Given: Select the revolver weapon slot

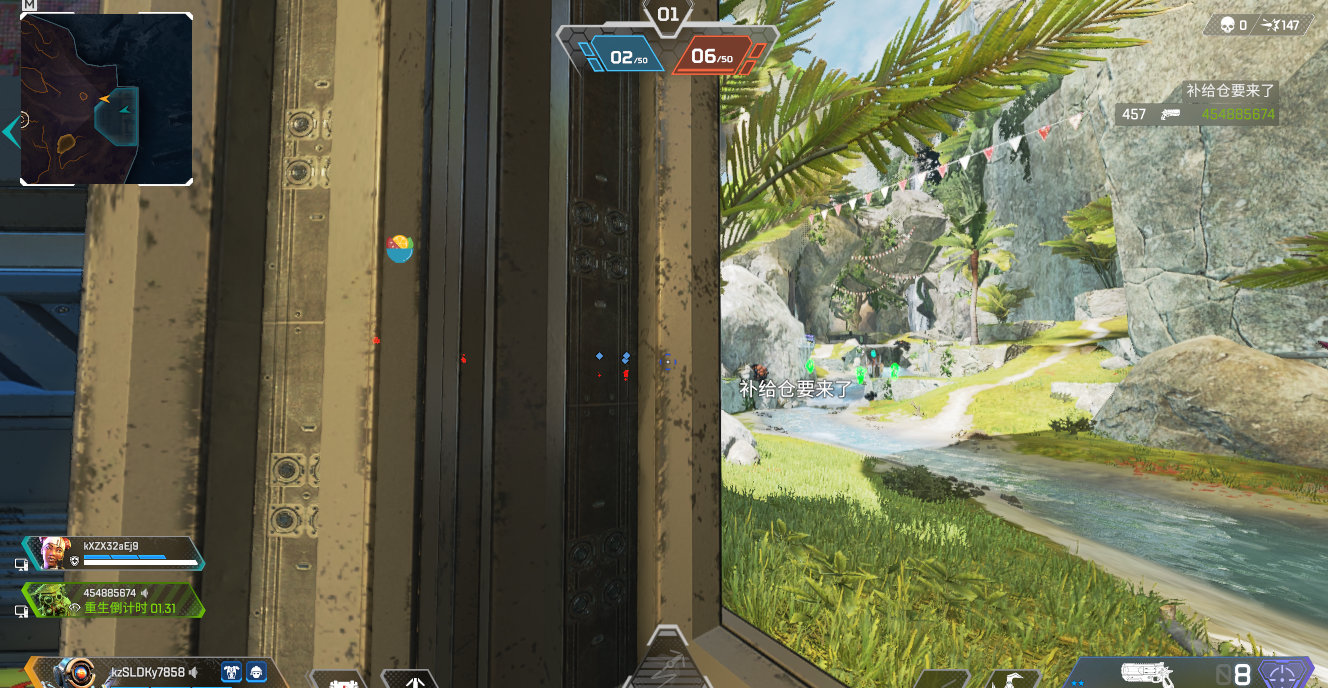Looking at the screenshot, I should [1147, 673].
